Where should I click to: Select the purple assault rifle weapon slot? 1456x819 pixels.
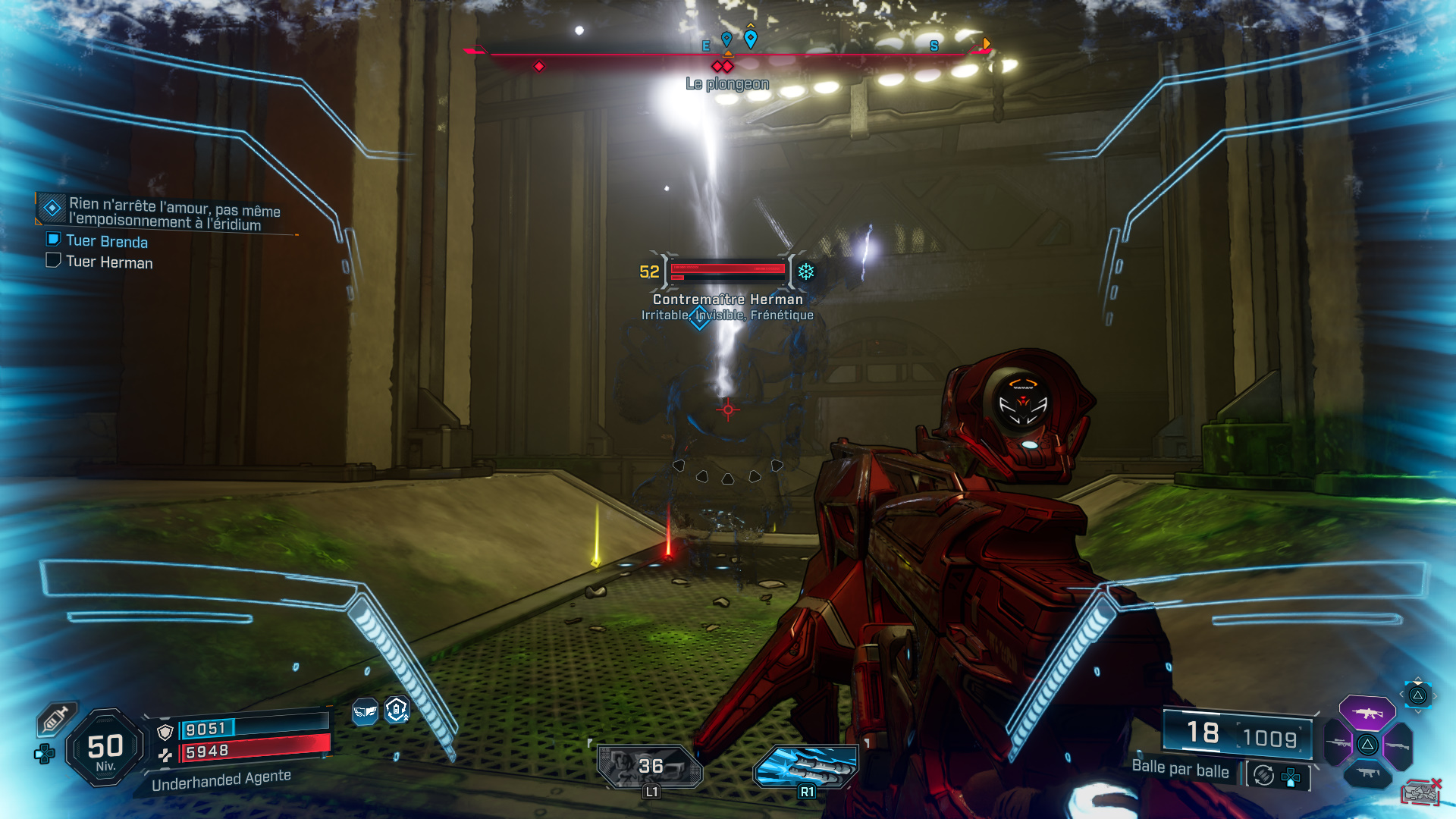[1367, 713]
